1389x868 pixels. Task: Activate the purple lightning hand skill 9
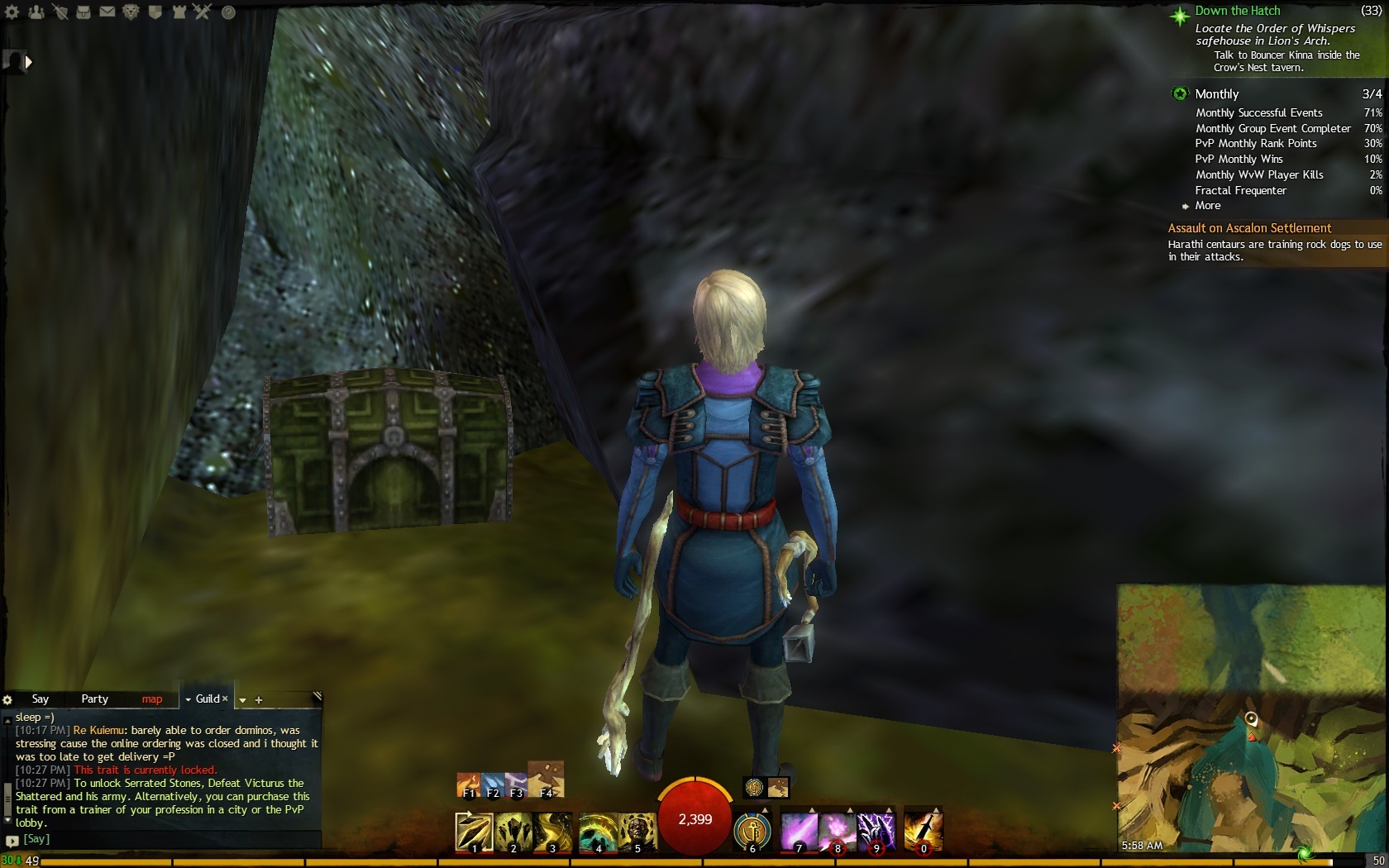876,831
